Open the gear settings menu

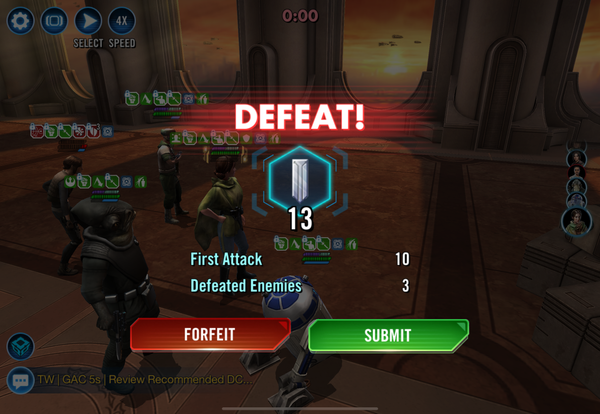[x=21, y=21]
